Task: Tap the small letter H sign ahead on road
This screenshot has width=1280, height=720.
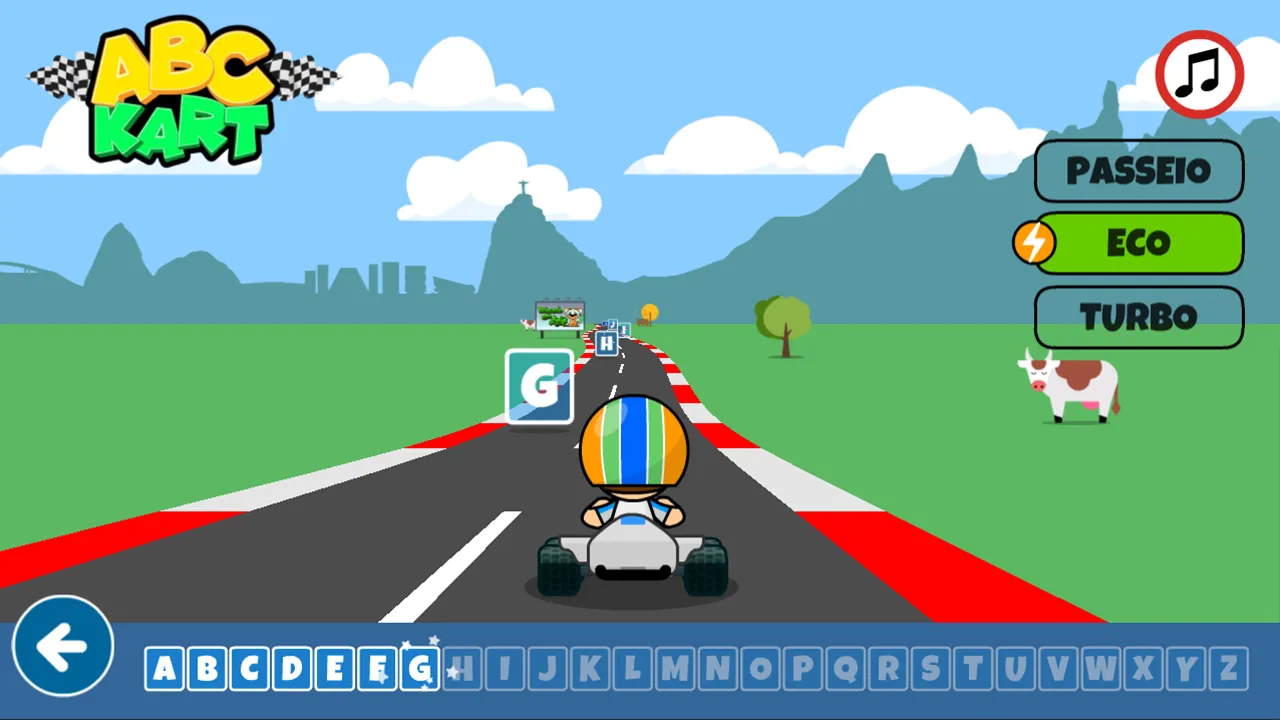Action: [605, 343]
